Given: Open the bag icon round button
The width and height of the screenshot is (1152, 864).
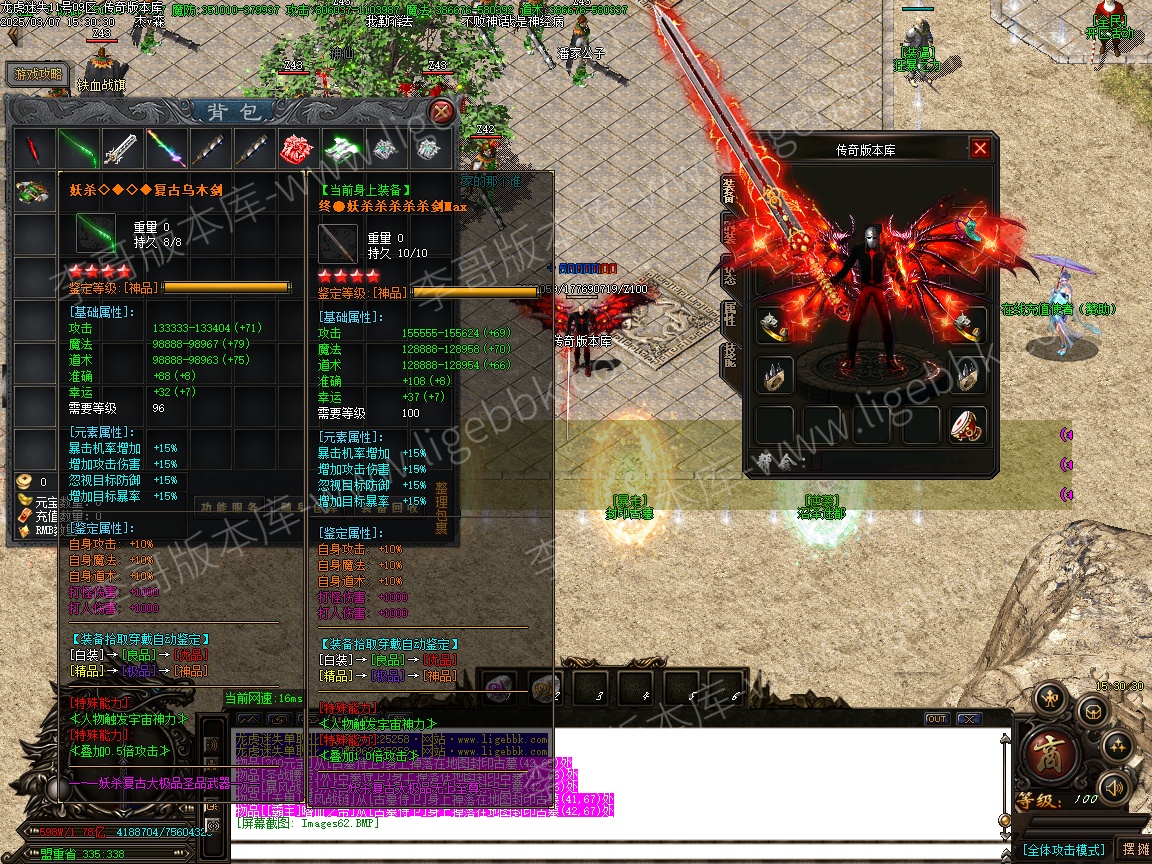Looking at the screenshot, I should pos(1091,711).
